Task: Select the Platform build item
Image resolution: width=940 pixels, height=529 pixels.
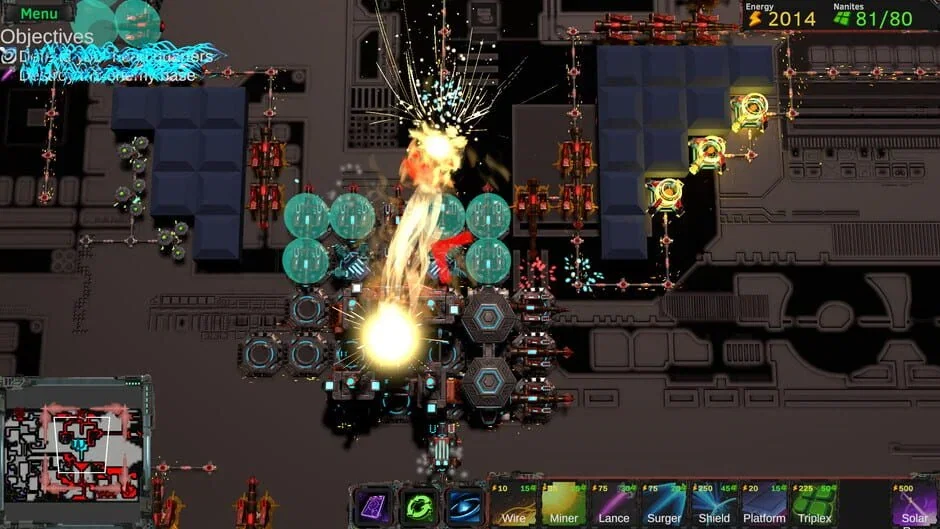Action: pos(764,504)
